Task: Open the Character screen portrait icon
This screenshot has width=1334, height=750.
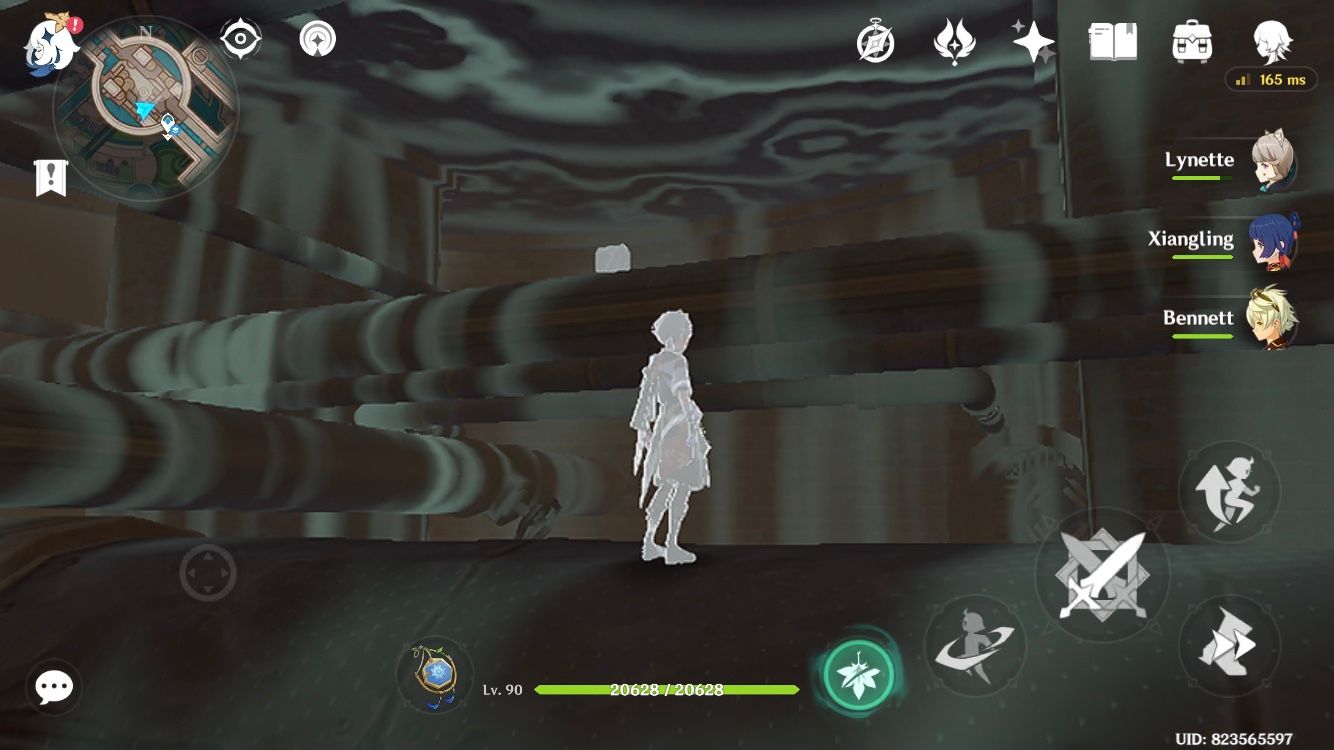Action: pos(1268,42)
